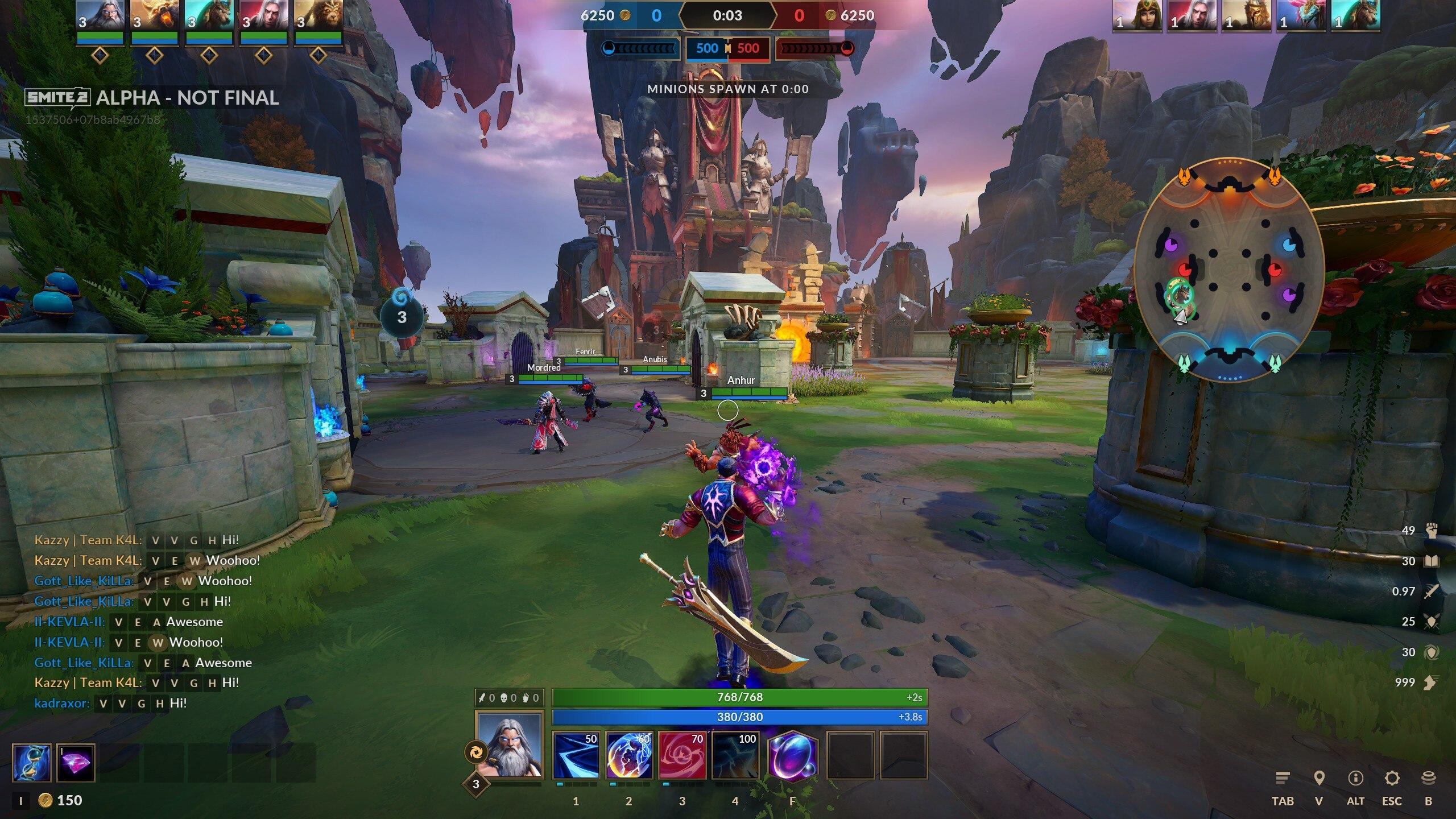Cast the dark storm ultimate ability
The width and height of the screenshot is (1456, 819).
[x=735, y=755]
